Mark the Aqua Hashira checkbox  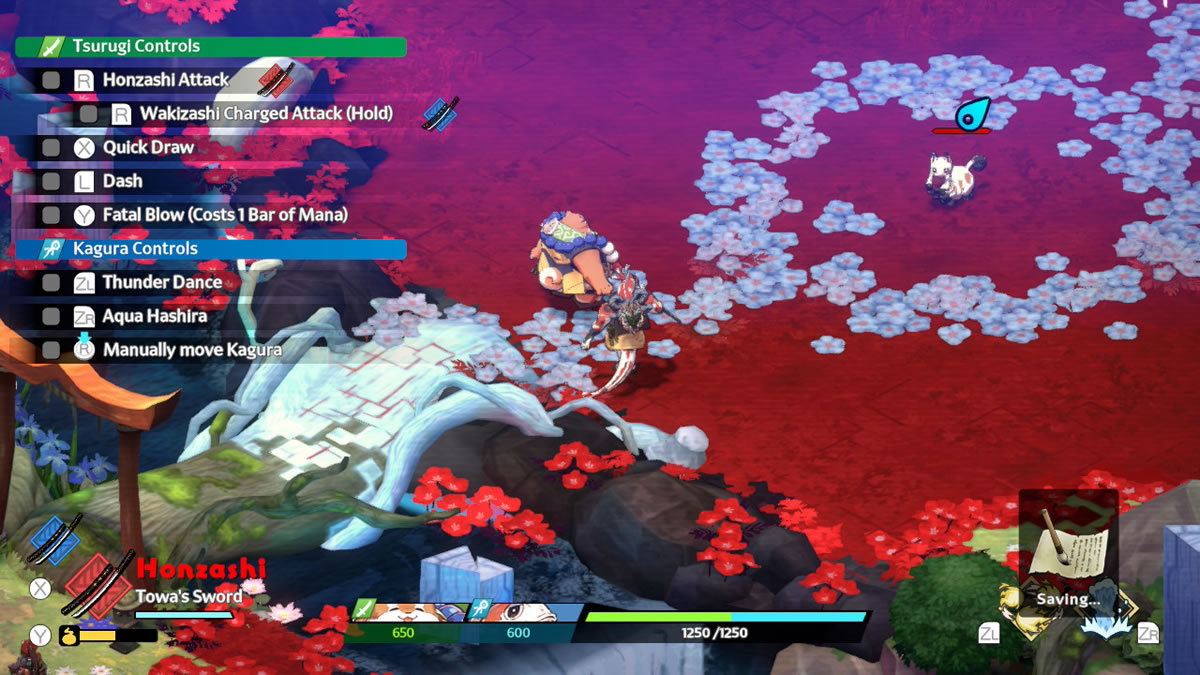pos(51,317)
